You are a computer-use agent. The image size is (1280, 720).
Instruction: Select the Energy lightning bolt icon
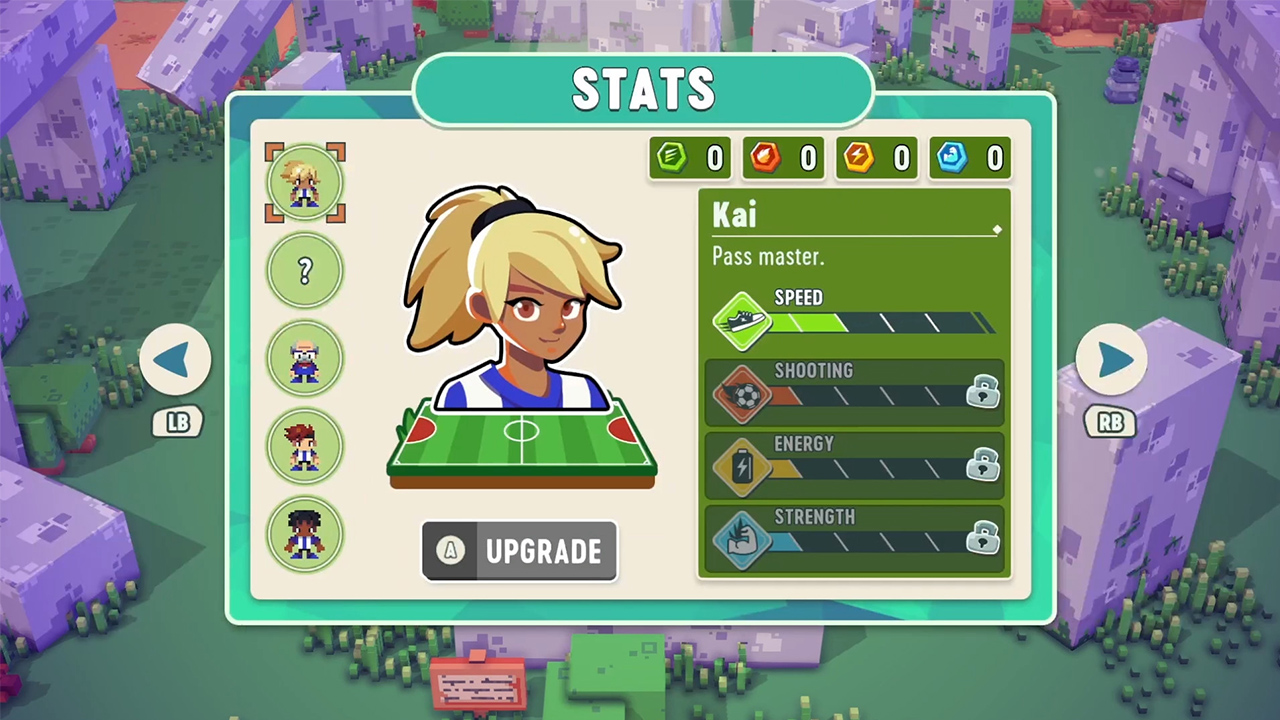[742, 466]
